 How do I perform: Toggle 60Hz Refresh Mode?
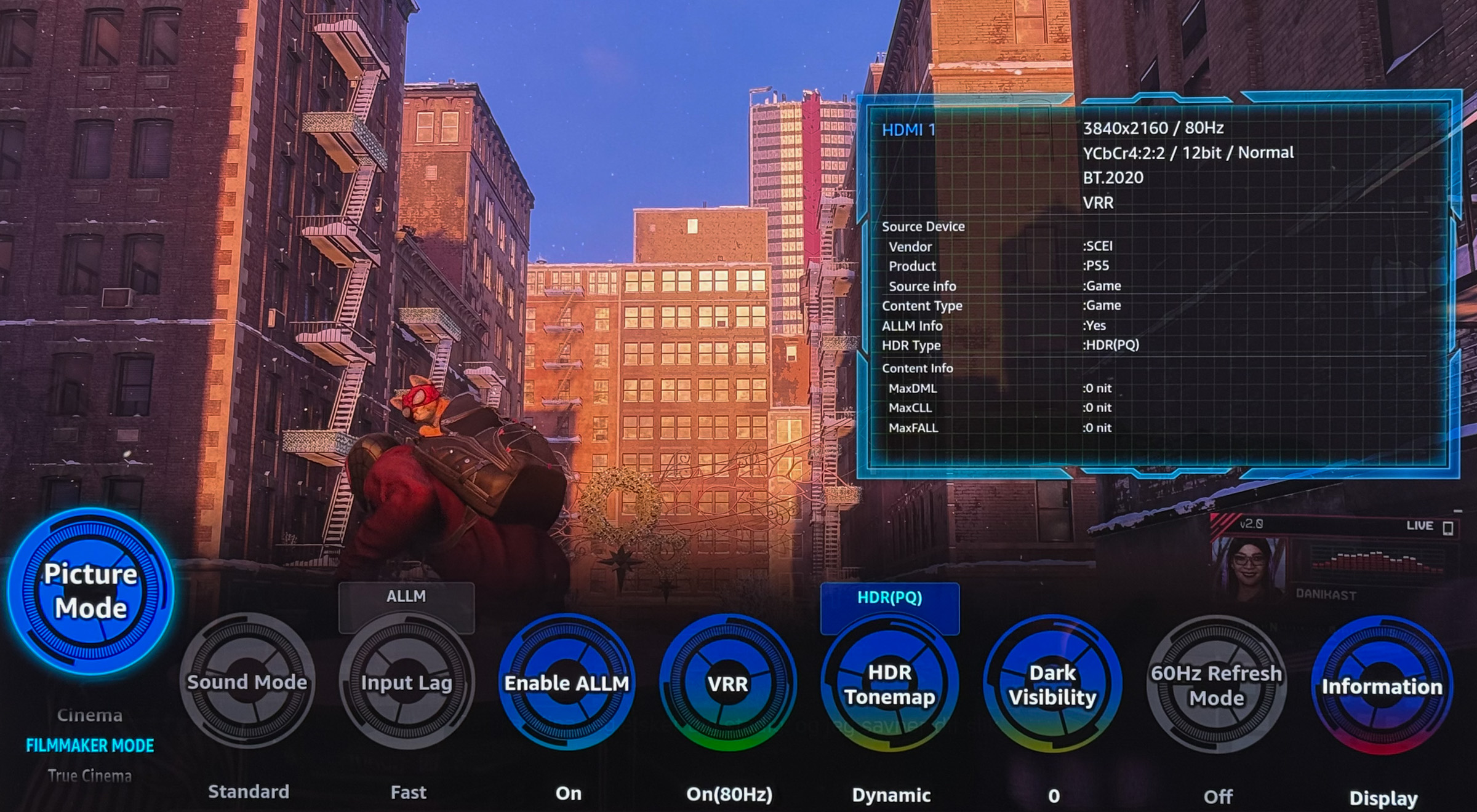pyautogui.click(x=1216, y=686)
